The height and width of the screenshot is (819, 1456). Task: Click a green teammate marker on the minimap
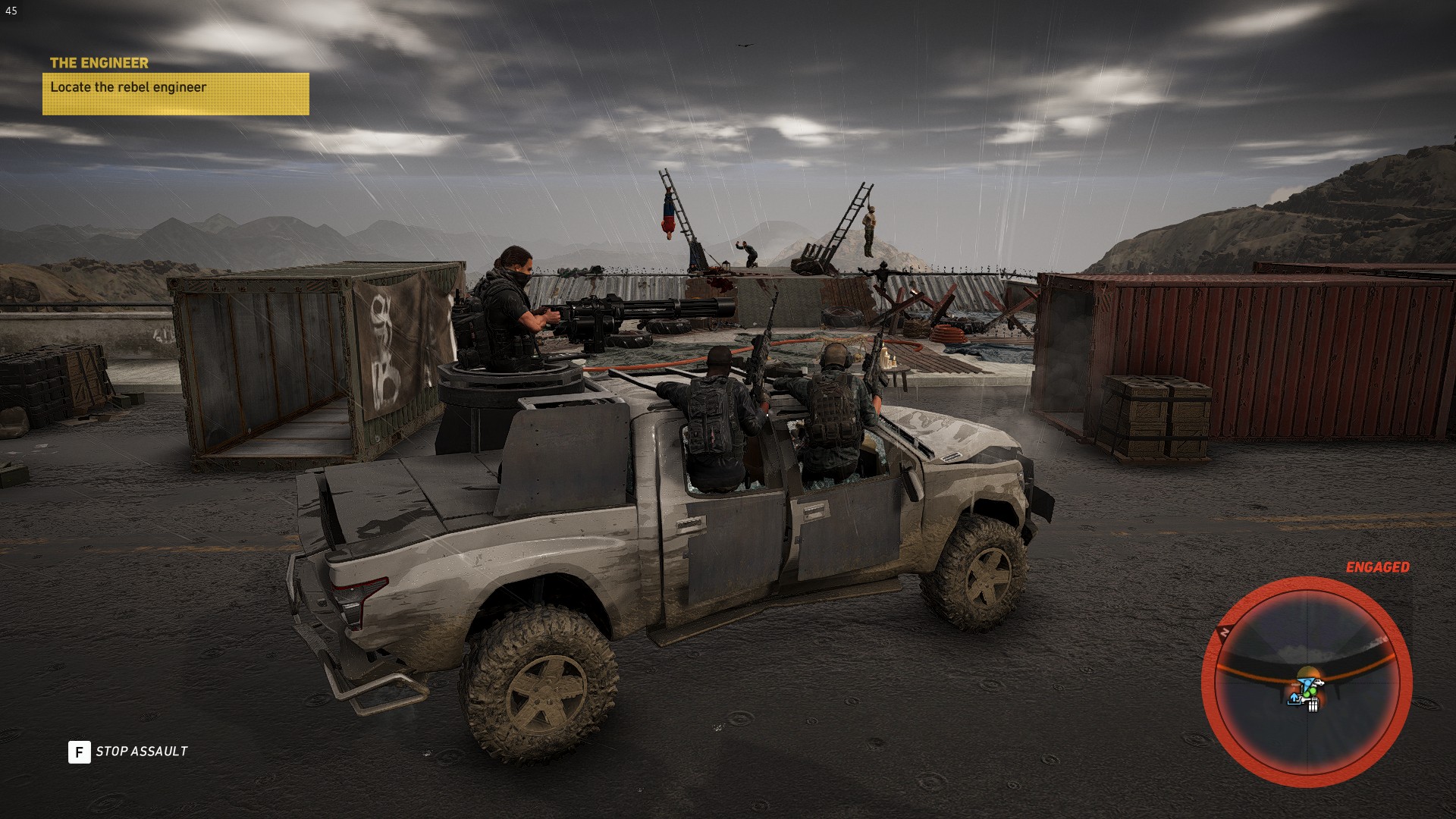[1311, 692]
